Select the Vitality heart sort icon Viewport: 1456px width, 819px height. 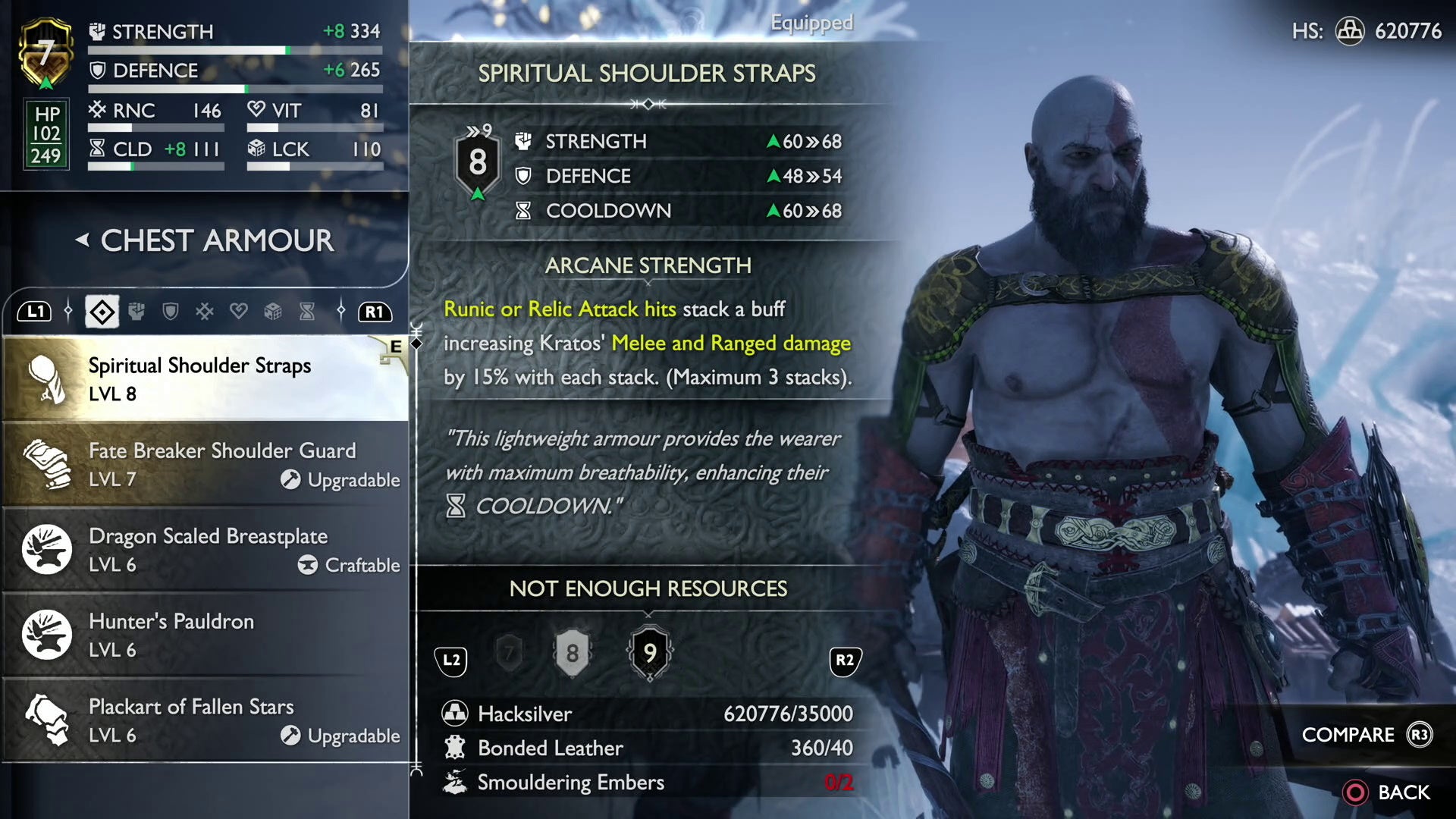pyautogui.click(x=239, y=311)
